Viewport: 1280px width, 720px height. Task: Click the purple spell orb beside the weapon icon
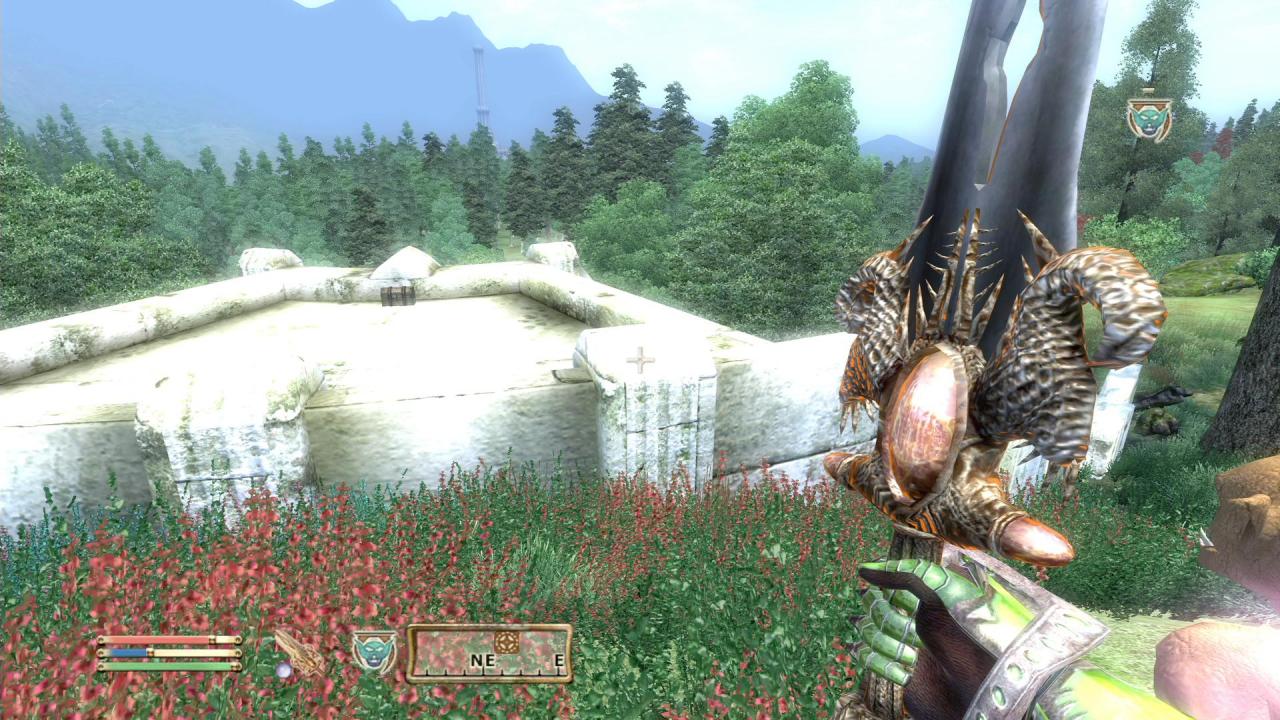[285, 670]
